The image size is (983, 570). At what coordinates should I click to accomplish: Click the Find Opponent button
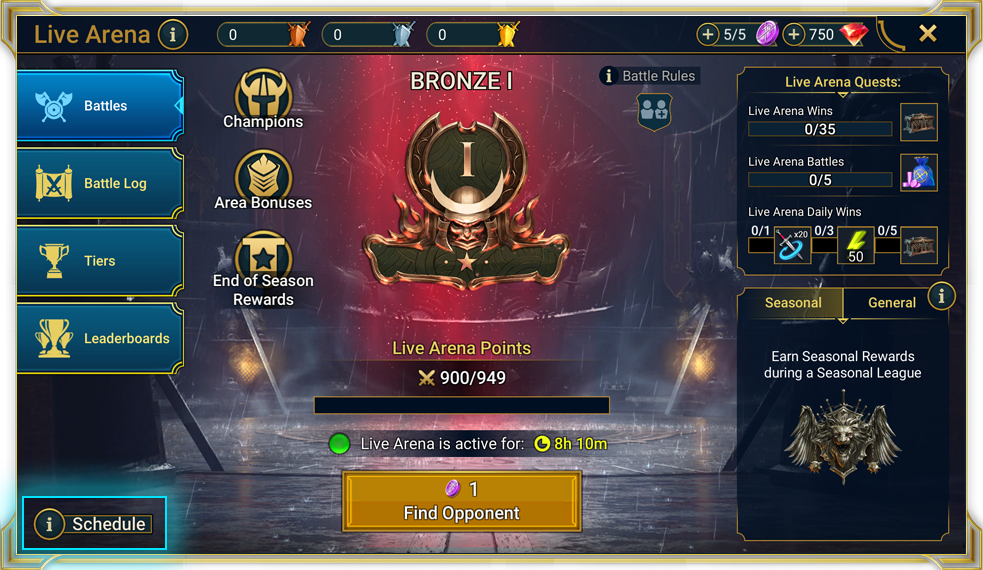(x=461, y=501)
